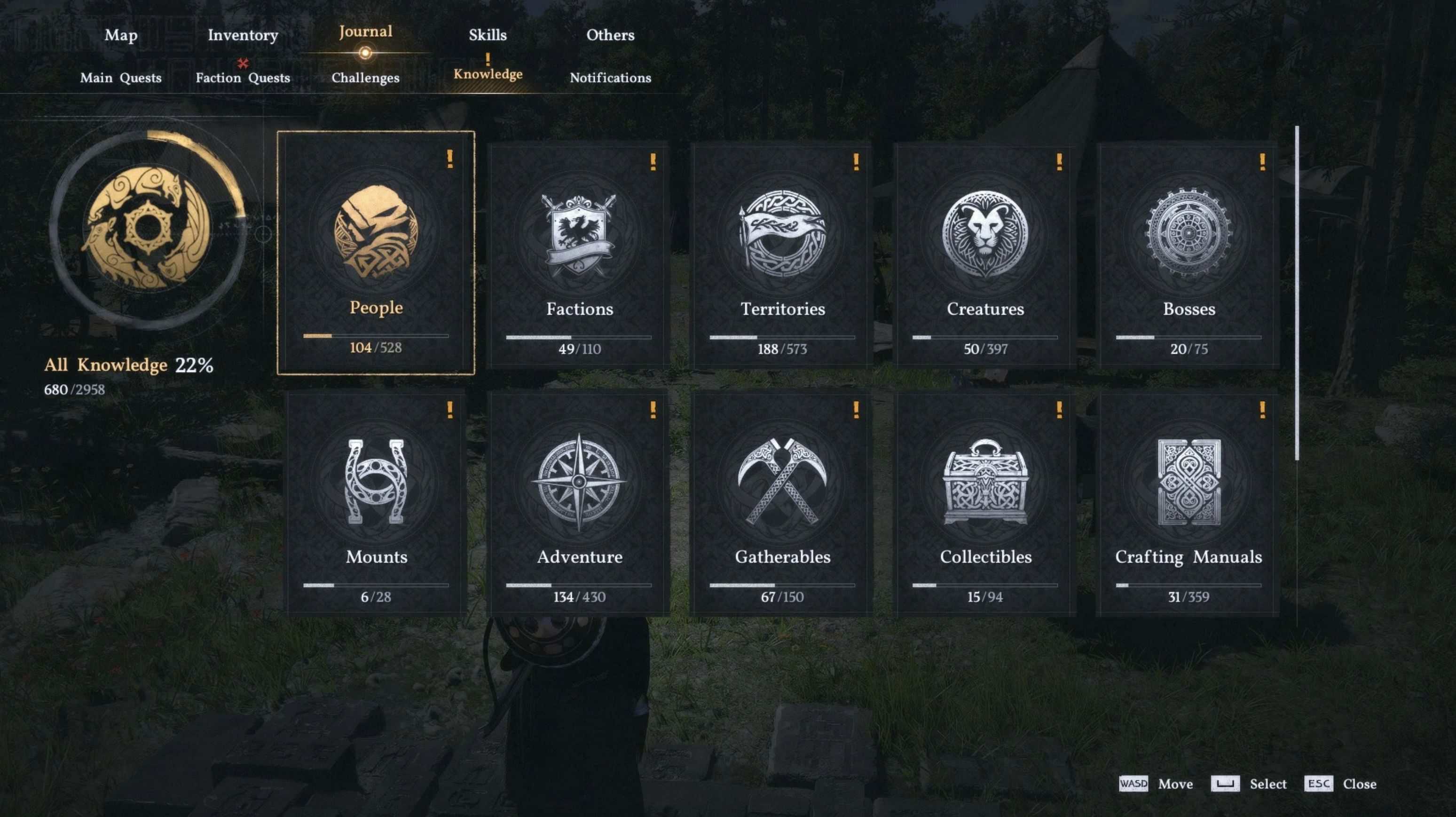Open the Map tab
The image size is (1456, 817).
pyautogui.click(x=121, y=35)
